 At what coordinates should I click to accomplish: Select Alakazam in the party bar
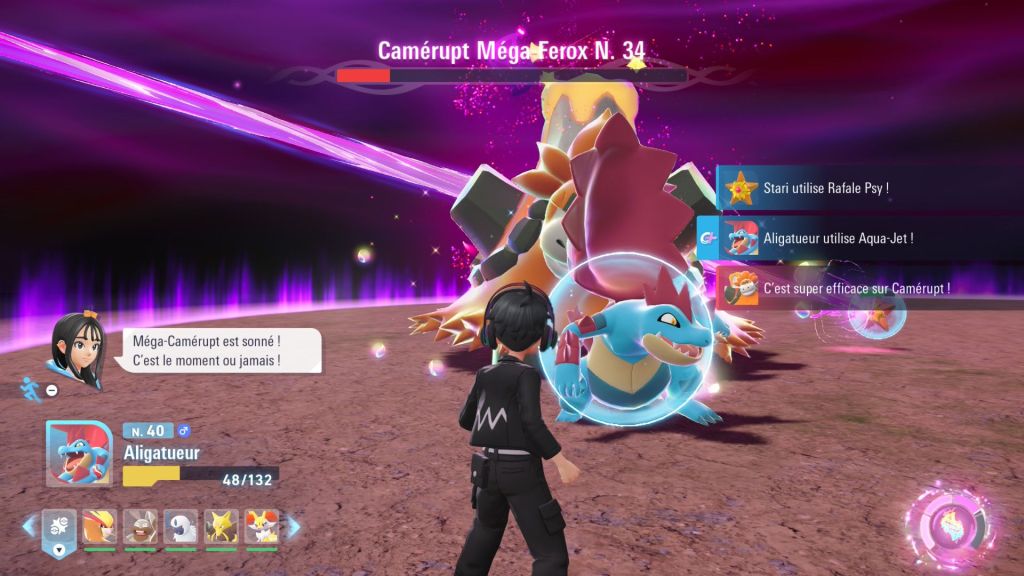click(x=221, y=527)
